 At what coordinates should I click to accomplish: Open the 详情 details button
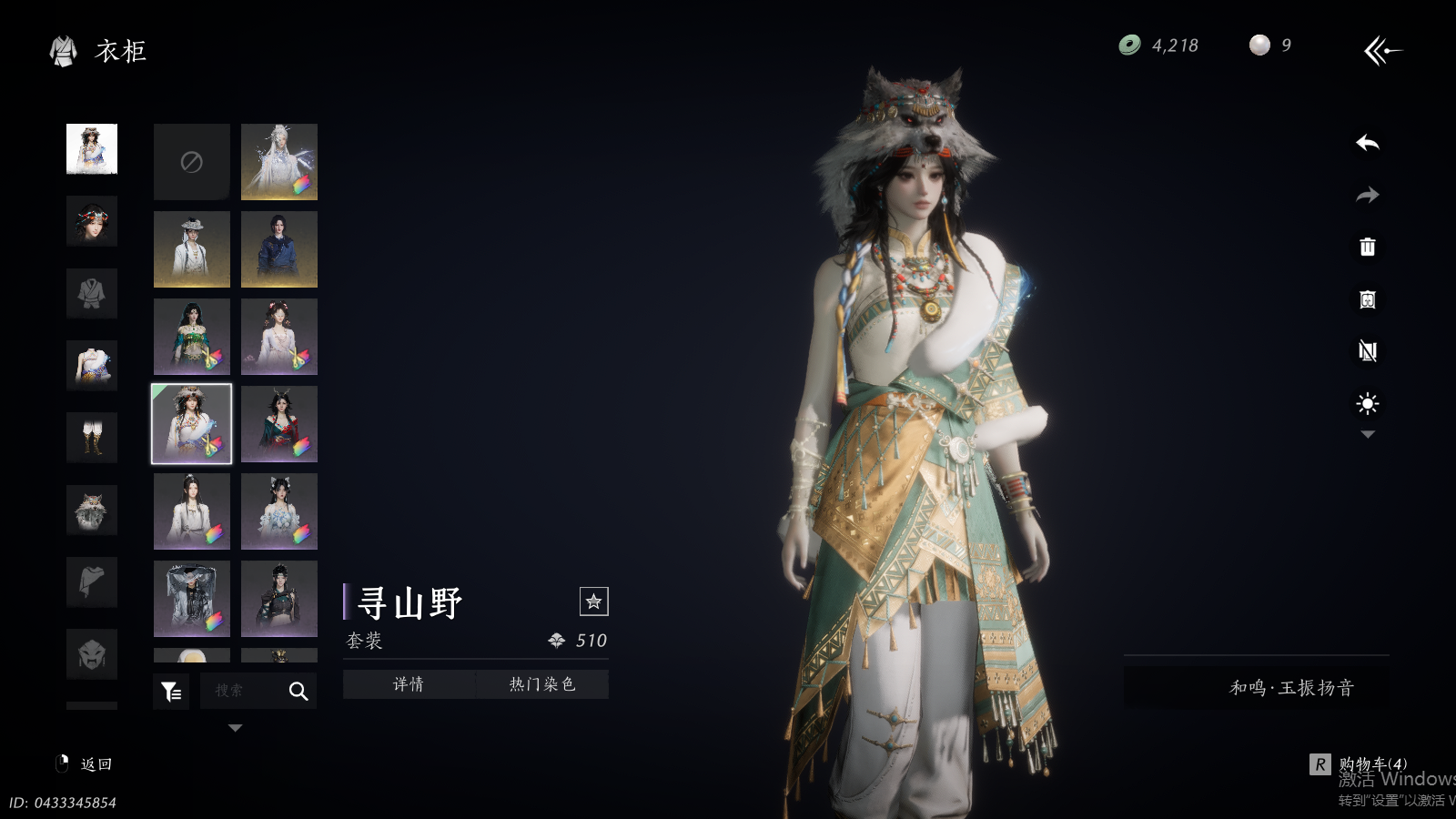pyautogui.click(x=409, y=684)
